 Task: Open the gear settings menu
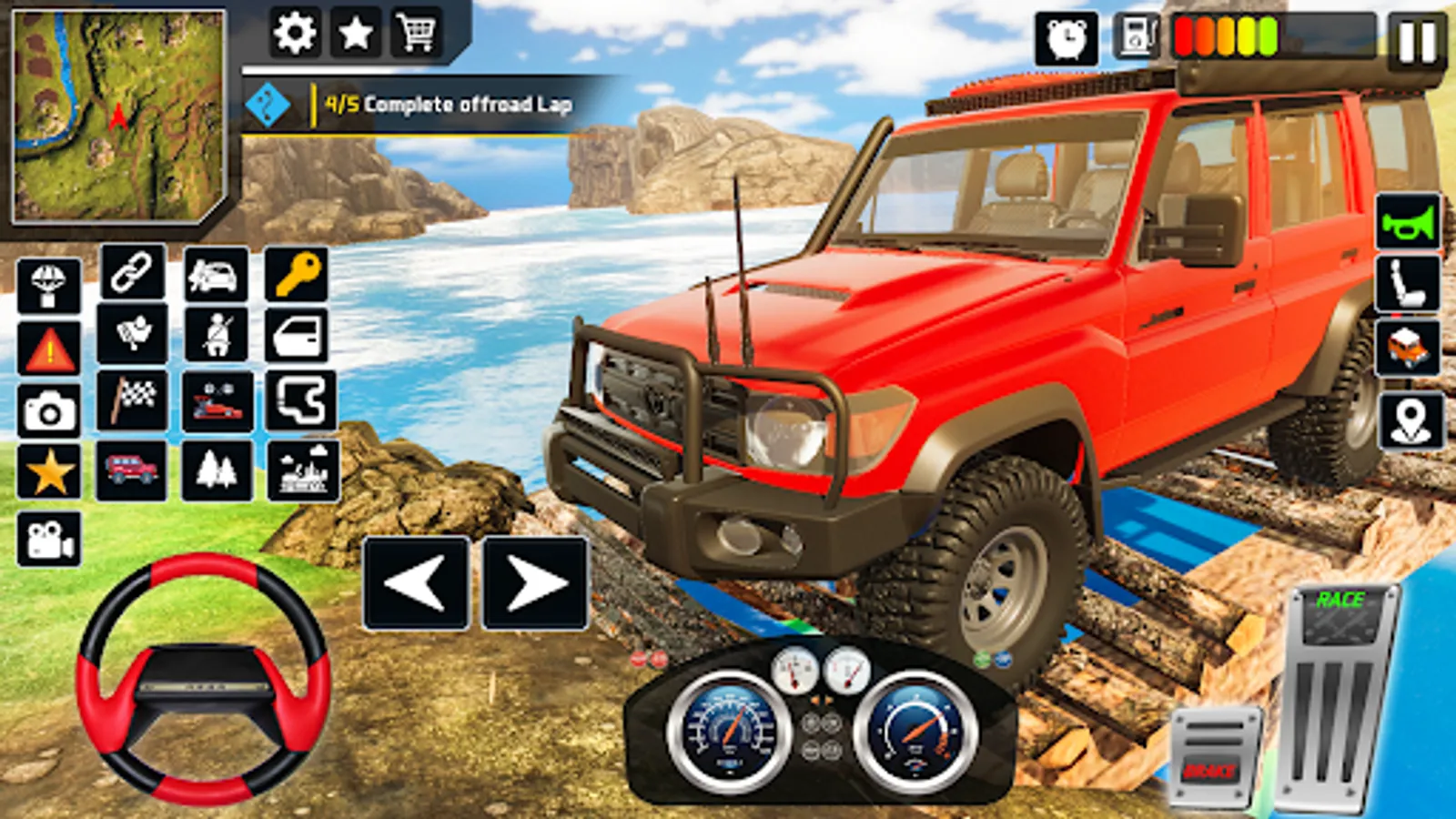coord(295,35)
